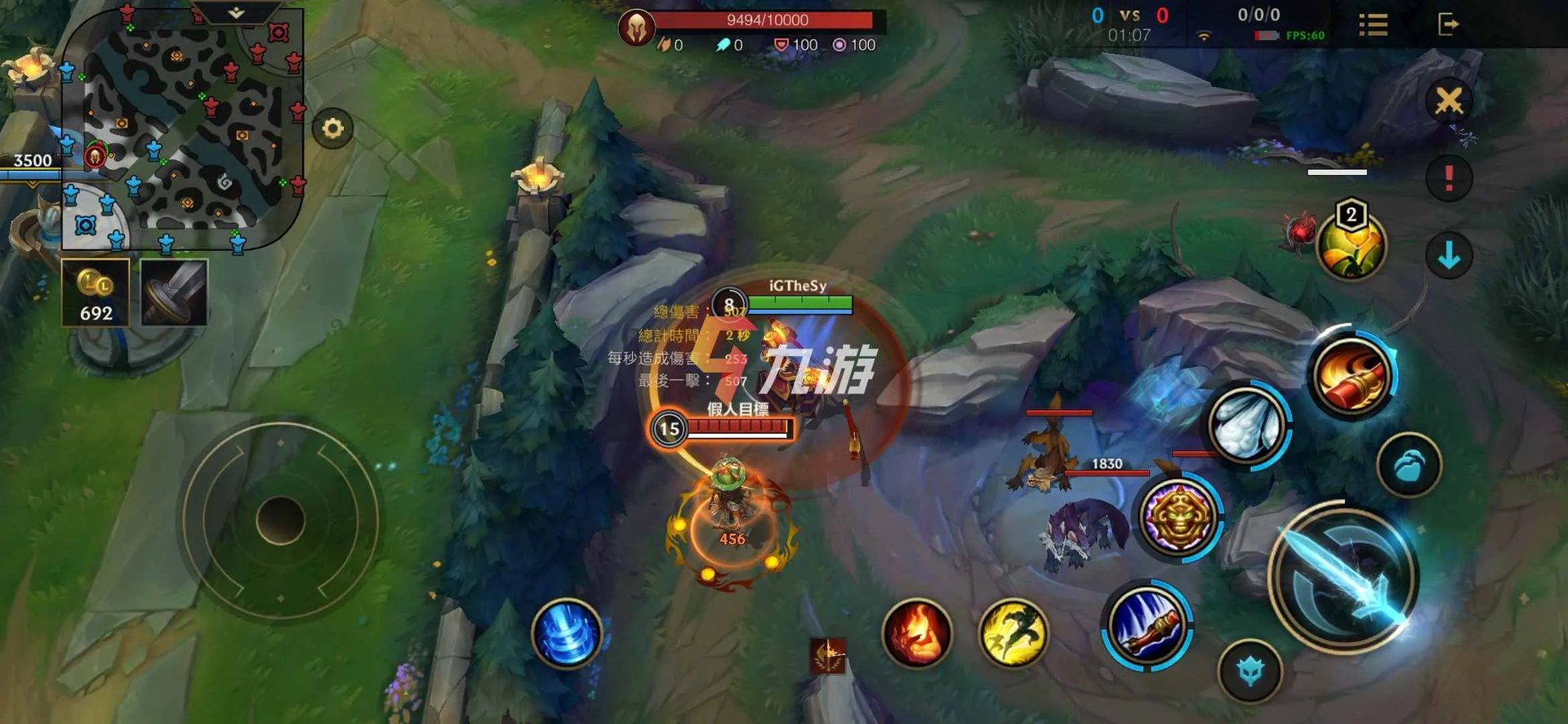
Task: Cast the staff strike ability
Action: [x=1147, y=626]
